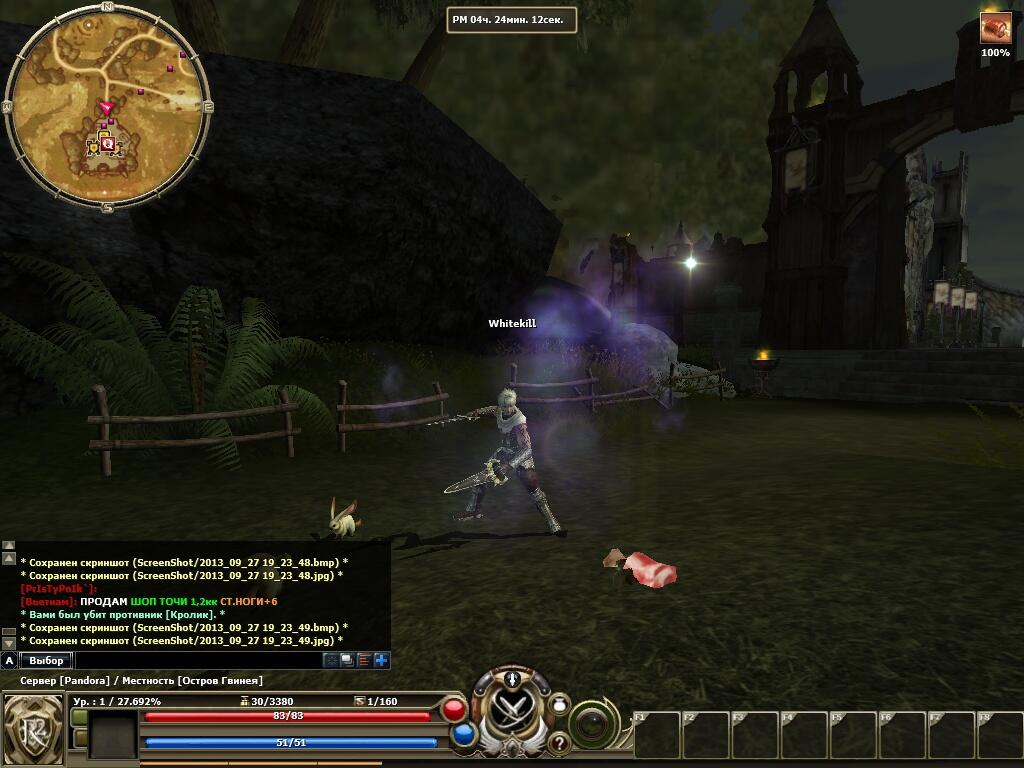Open the orange lines chat options icon
Viewport: 1024px width, 768px height.
364,660
